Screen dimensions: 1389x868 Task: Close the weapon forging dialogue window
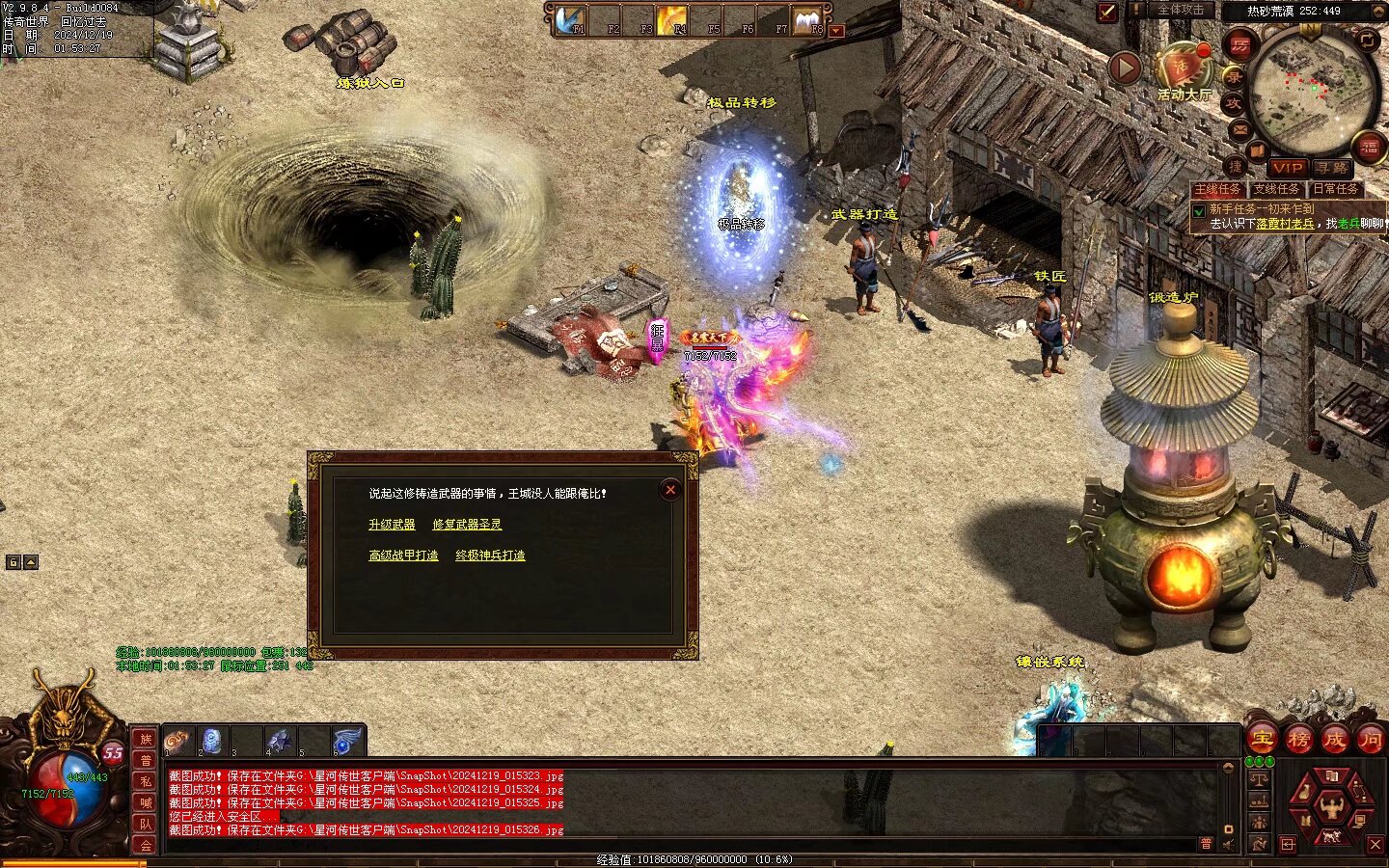point(670,490)
